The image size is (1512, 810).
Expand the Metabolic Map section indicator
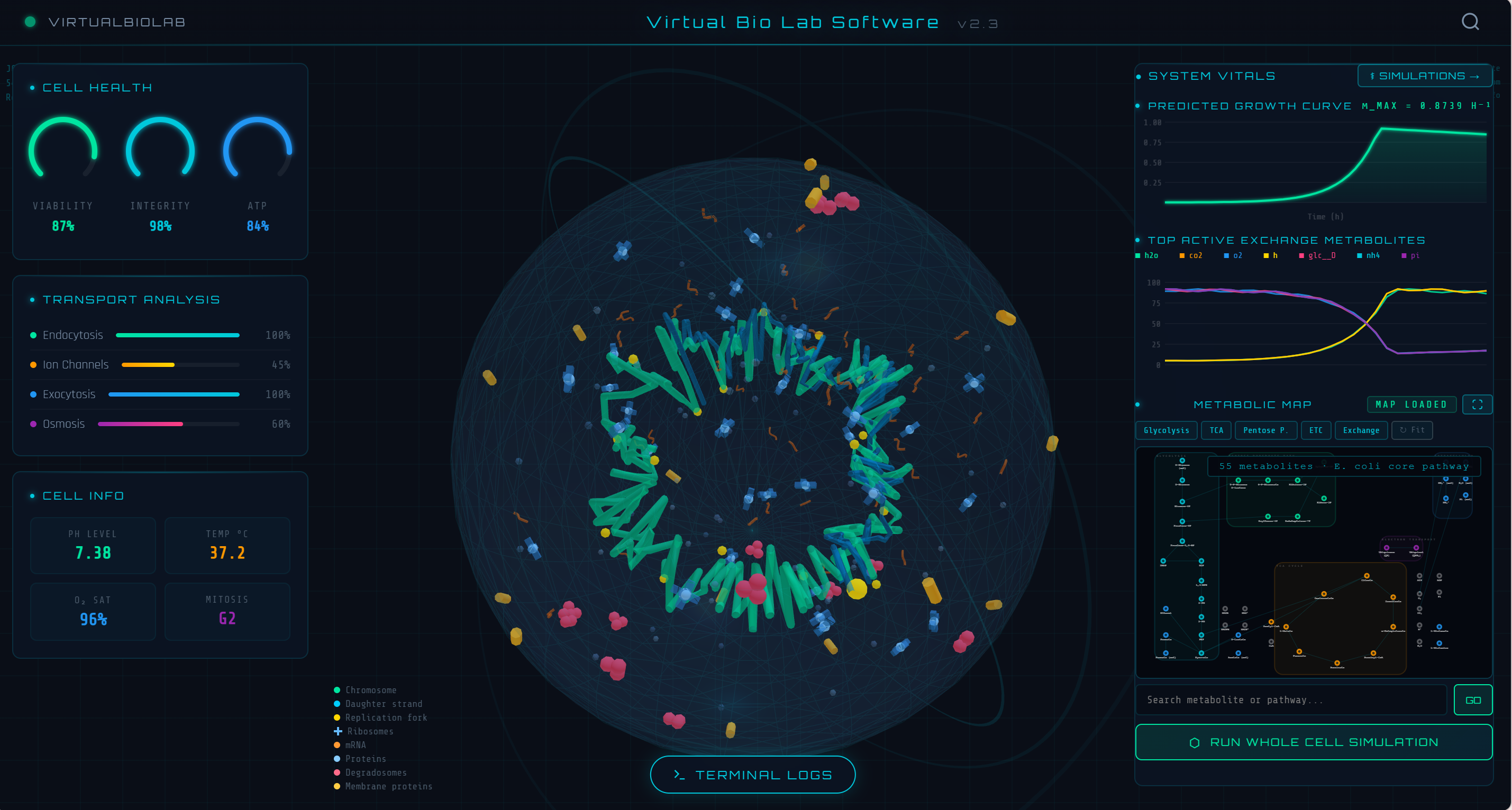point(1137,404)
